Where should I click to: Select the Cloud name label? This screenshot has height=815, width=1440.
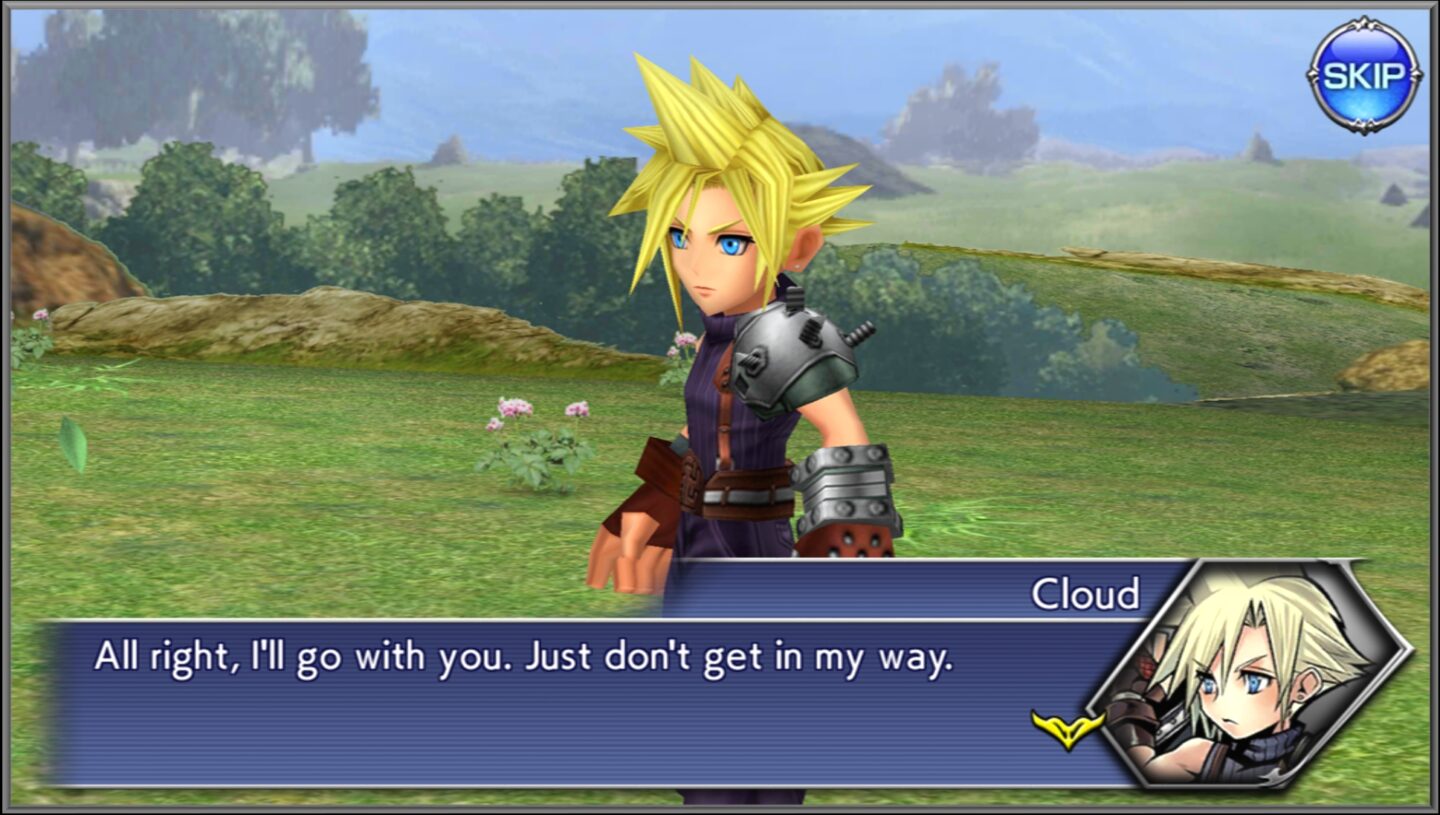1088,590
